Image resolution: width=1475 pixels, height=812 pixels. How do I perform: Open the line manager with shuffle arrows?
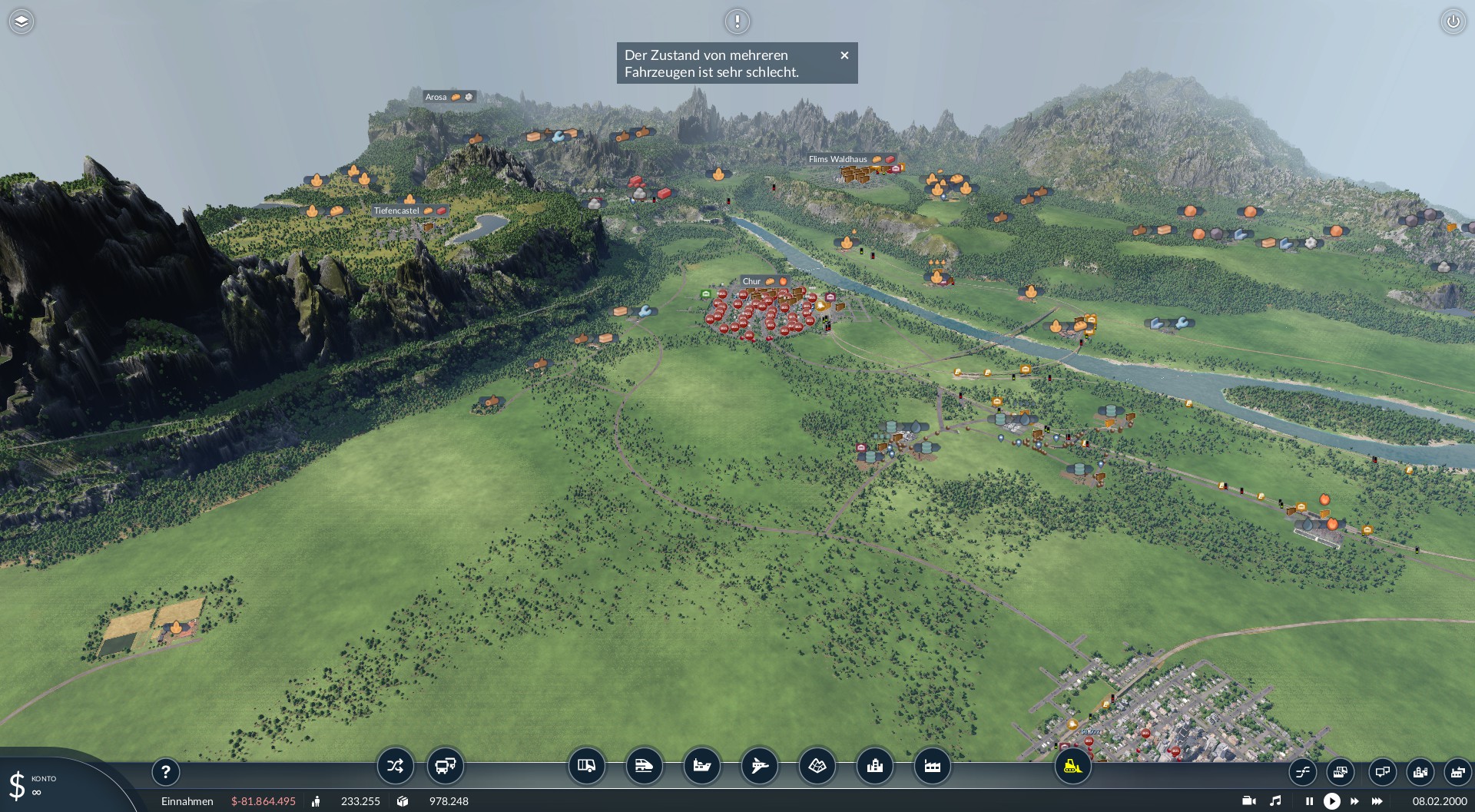tap(395, 766)
